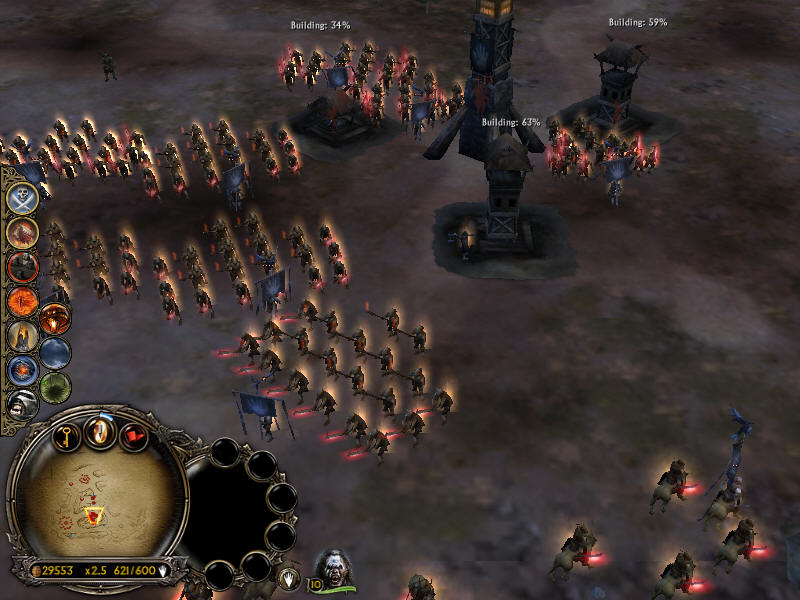The width and height of the screenshot is (800, 600).
Task: Activate the Eye of Sauron power
Action: tap(22, 300)
